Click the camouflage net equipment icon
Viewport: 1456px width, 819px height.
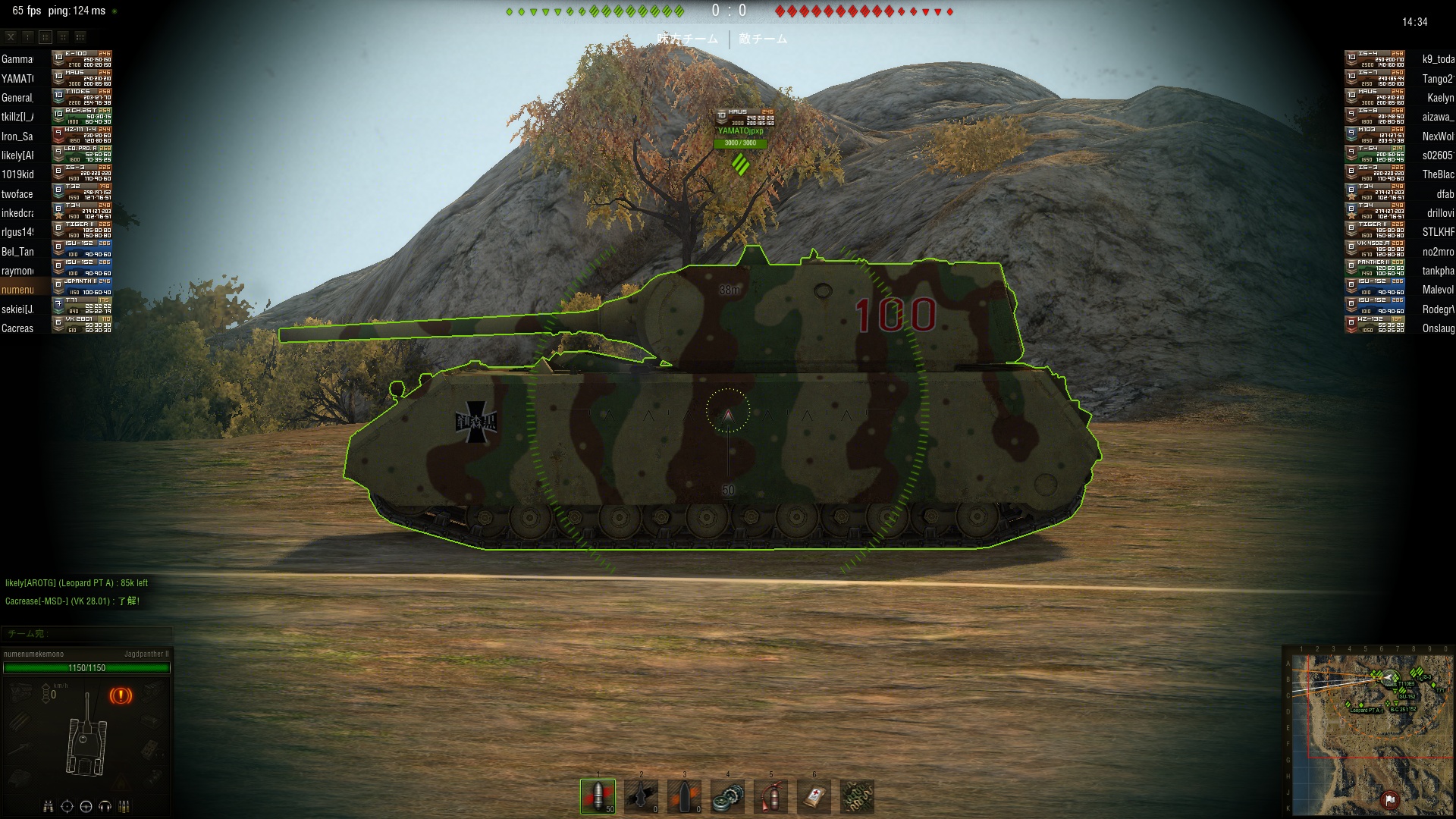click(857, 796)
